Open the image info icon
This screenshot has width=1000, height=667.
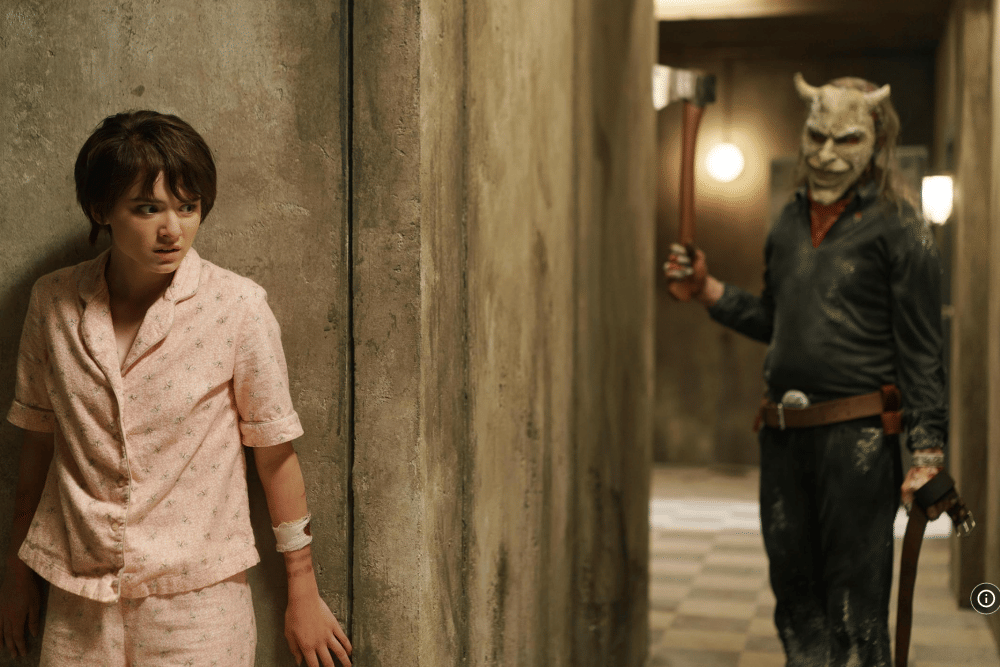coord(984,598)
